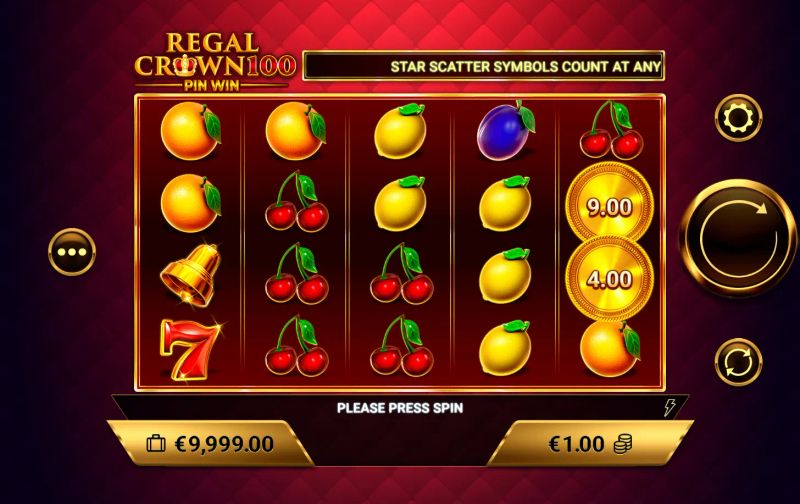Open the gear settings button
Screen dimensions: 800x504
[738, 118]
